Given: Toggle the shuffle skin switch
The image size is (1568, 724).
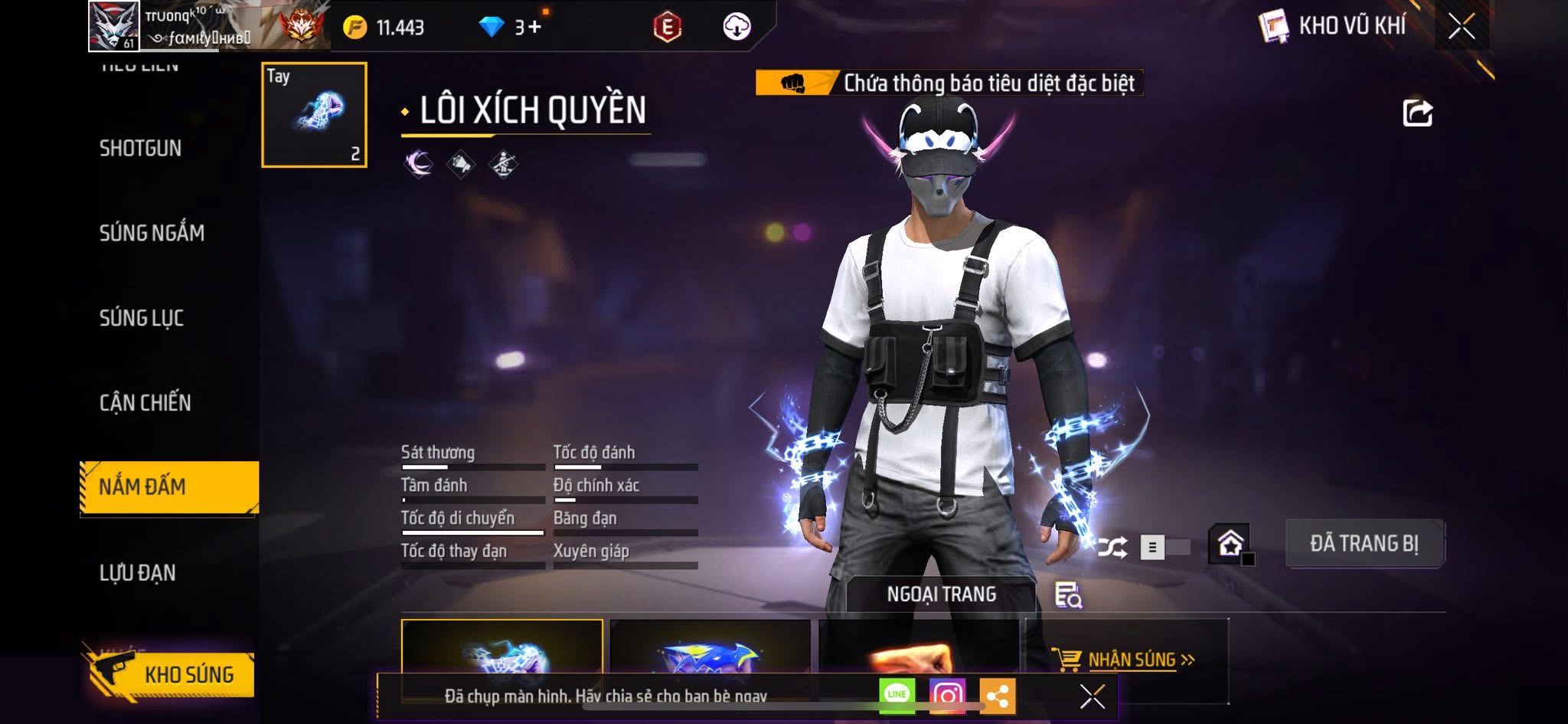Looking at the screenshot, I should click(1164, 547).
